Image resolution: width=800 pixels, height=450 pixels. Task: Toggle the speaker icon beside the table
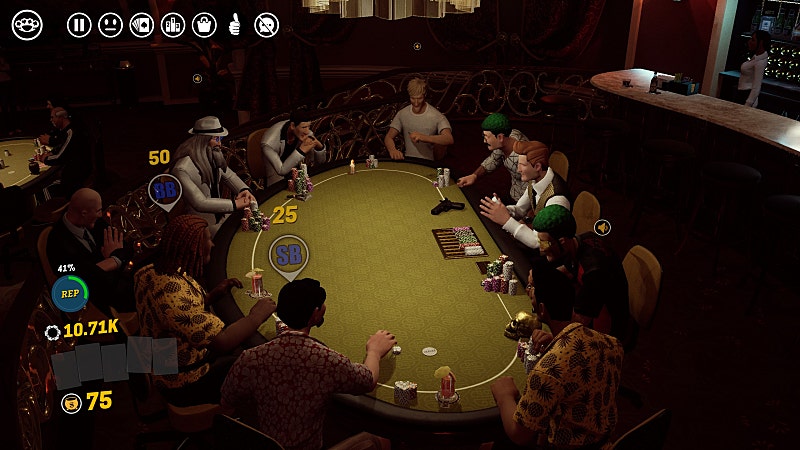pyautogui.click(x=602, y=228)
